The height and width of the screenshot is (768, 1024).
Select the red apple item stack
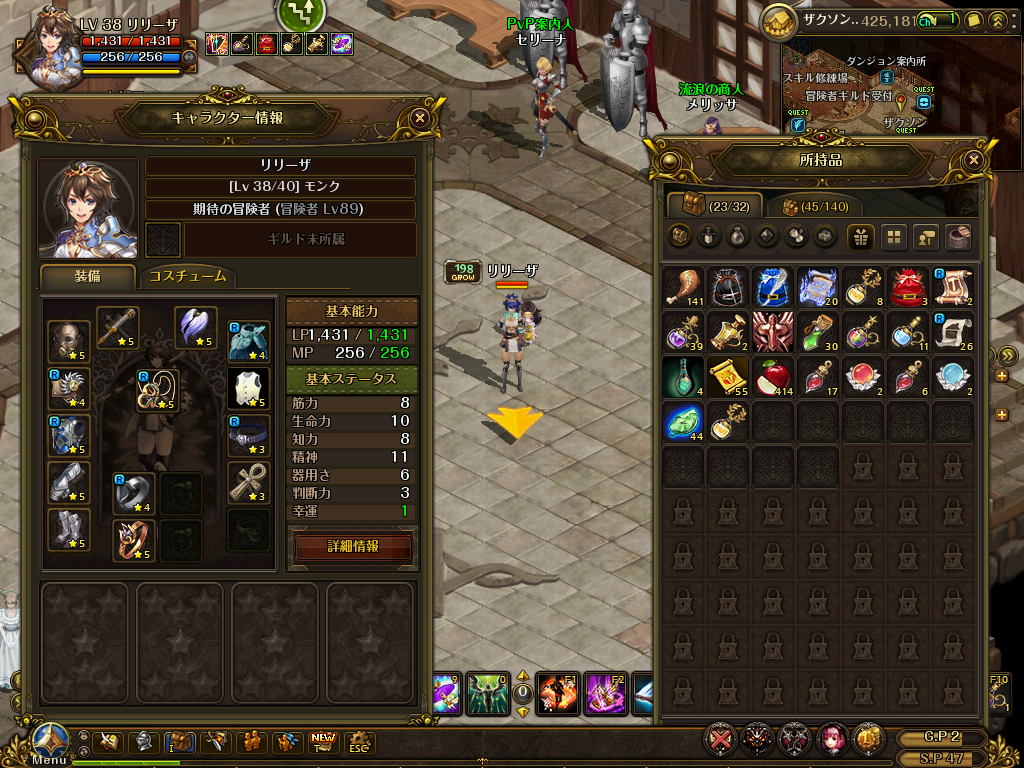click(773, 378)
